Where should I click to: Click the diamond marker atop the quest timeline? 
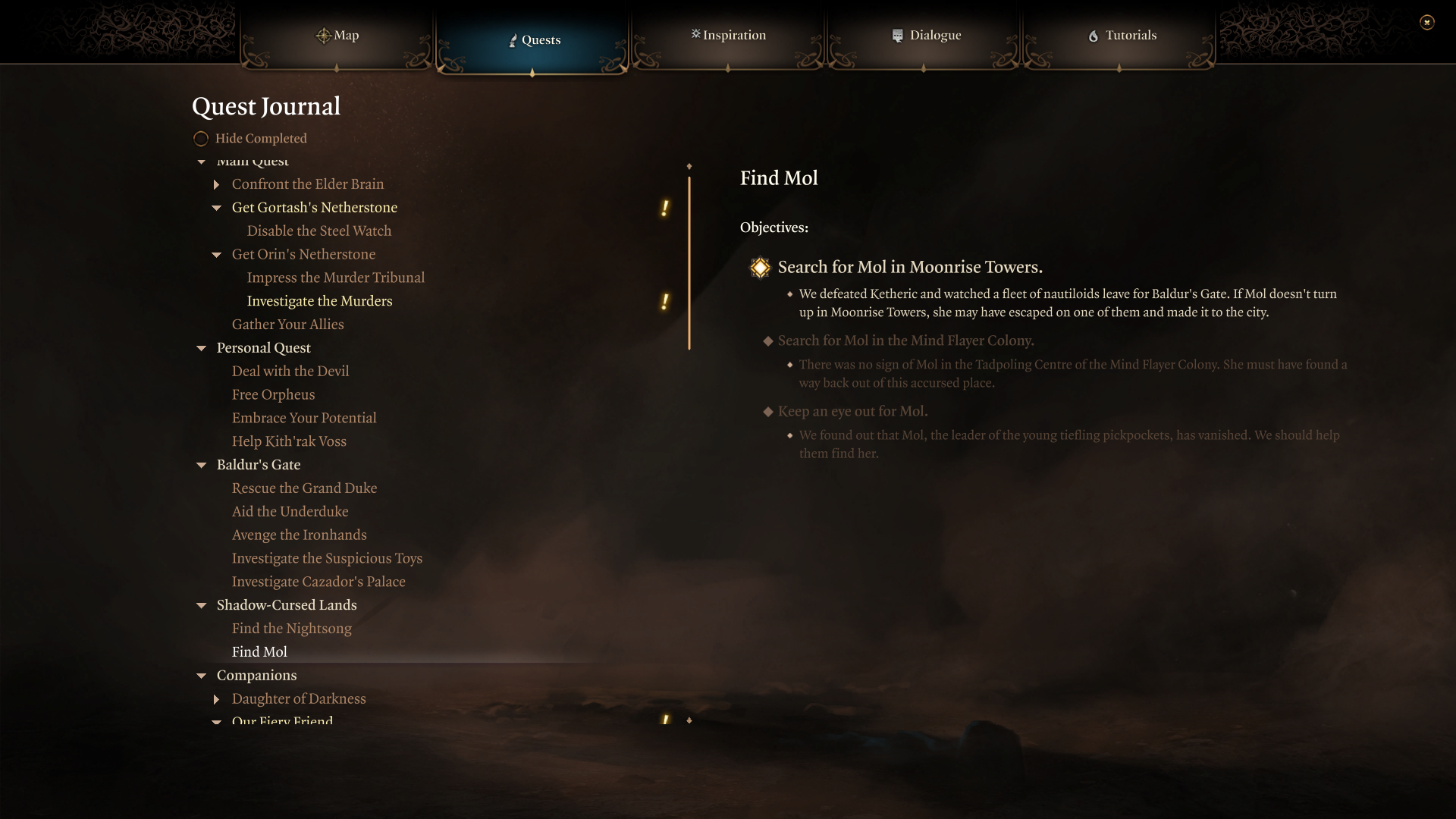pos(689,166)
